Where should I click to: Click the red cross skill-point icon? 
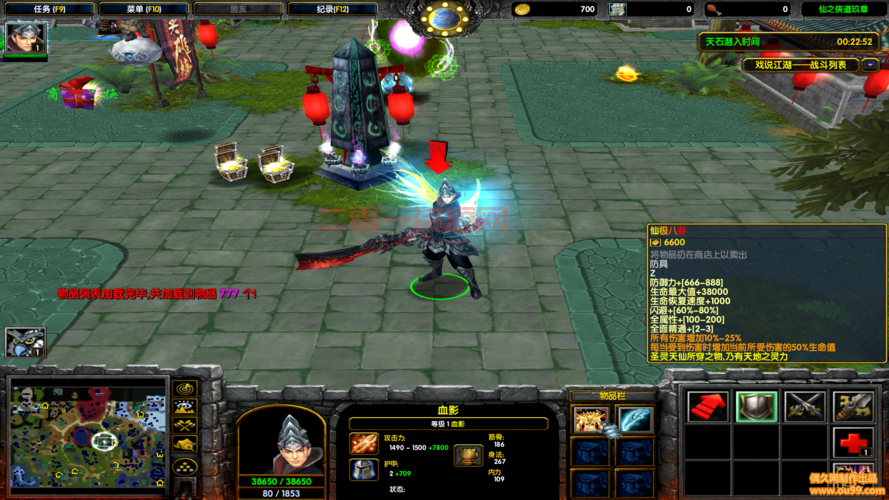coord(853,442)
